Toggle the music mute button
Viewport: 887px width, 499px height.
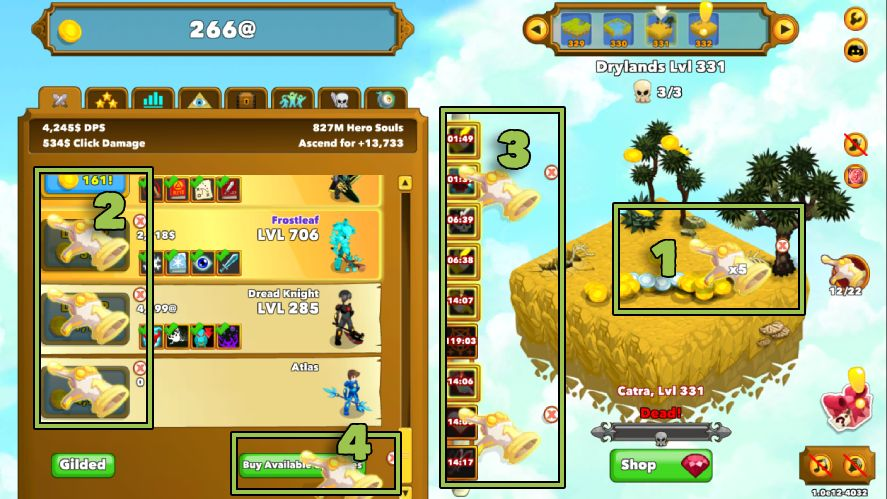[820, 465]
